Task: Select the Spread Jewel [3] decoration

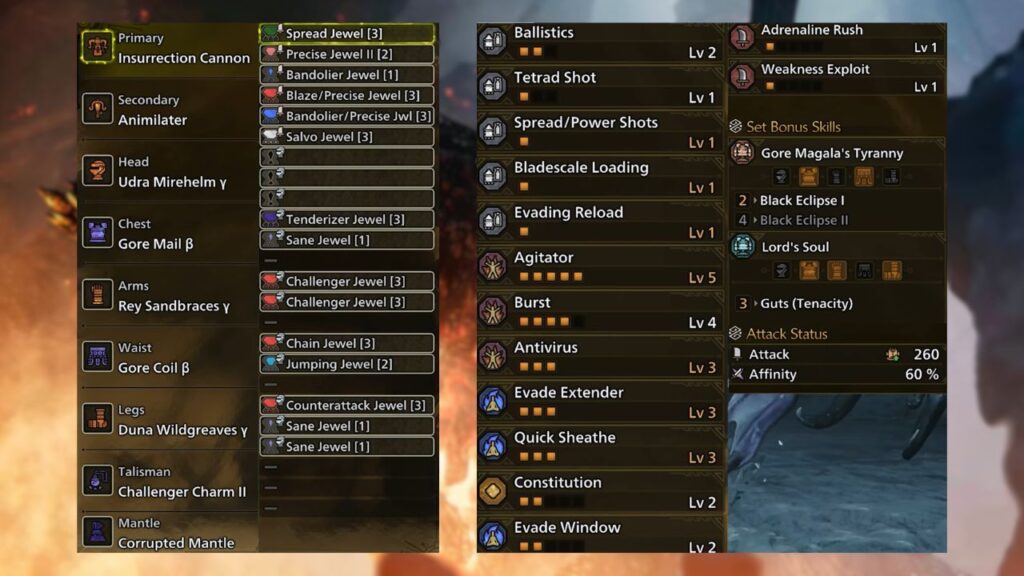Action: pyautogui.click(x=346, y=34)
